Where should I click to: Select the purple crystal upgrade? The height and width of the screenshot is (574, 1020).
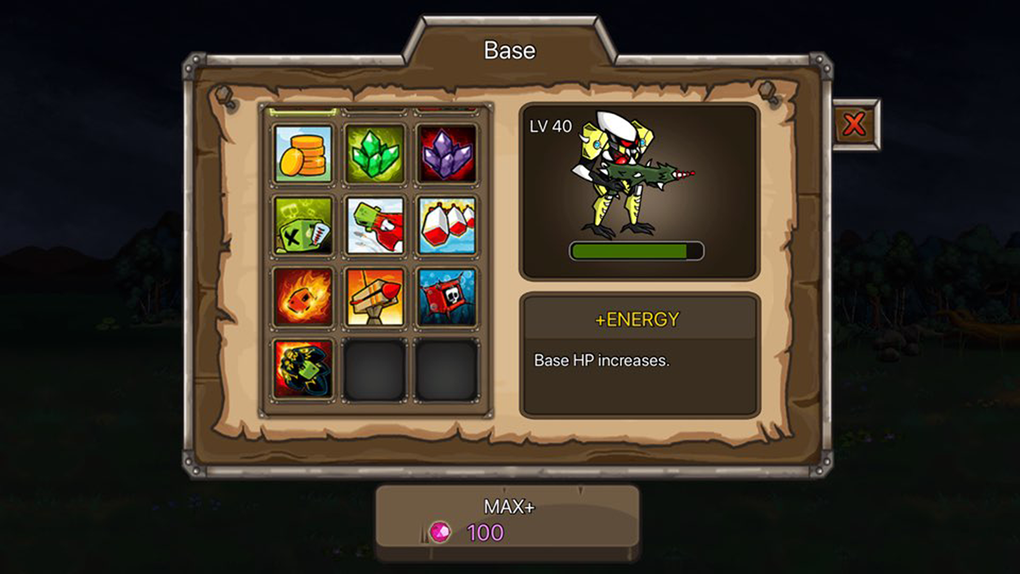click(x=446, y=154)
